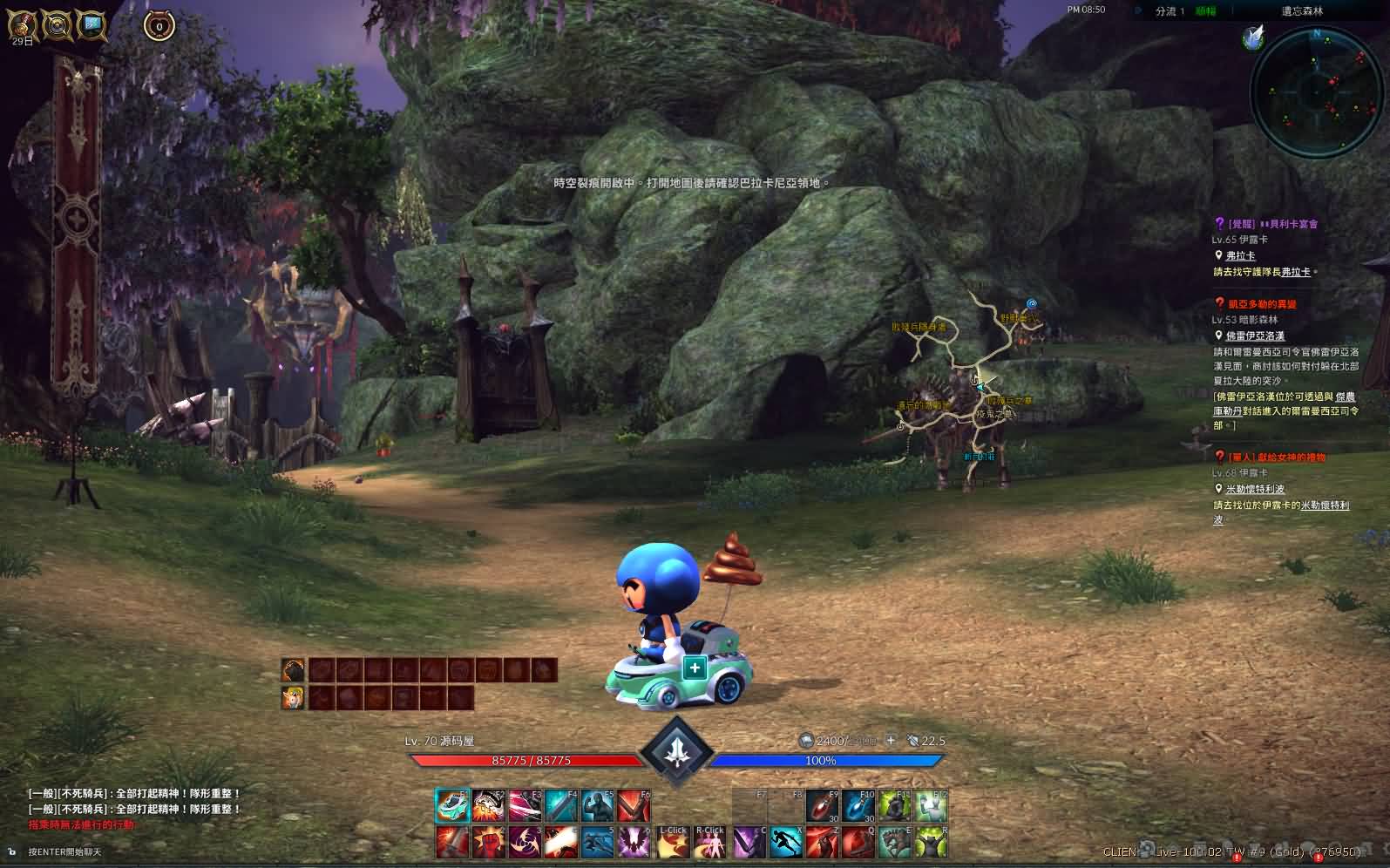Image resolution: width=1390 pixels, height=868 pixels.
Task: Activate the red fist skill in slot 2
Action: [x=489, y=843]
